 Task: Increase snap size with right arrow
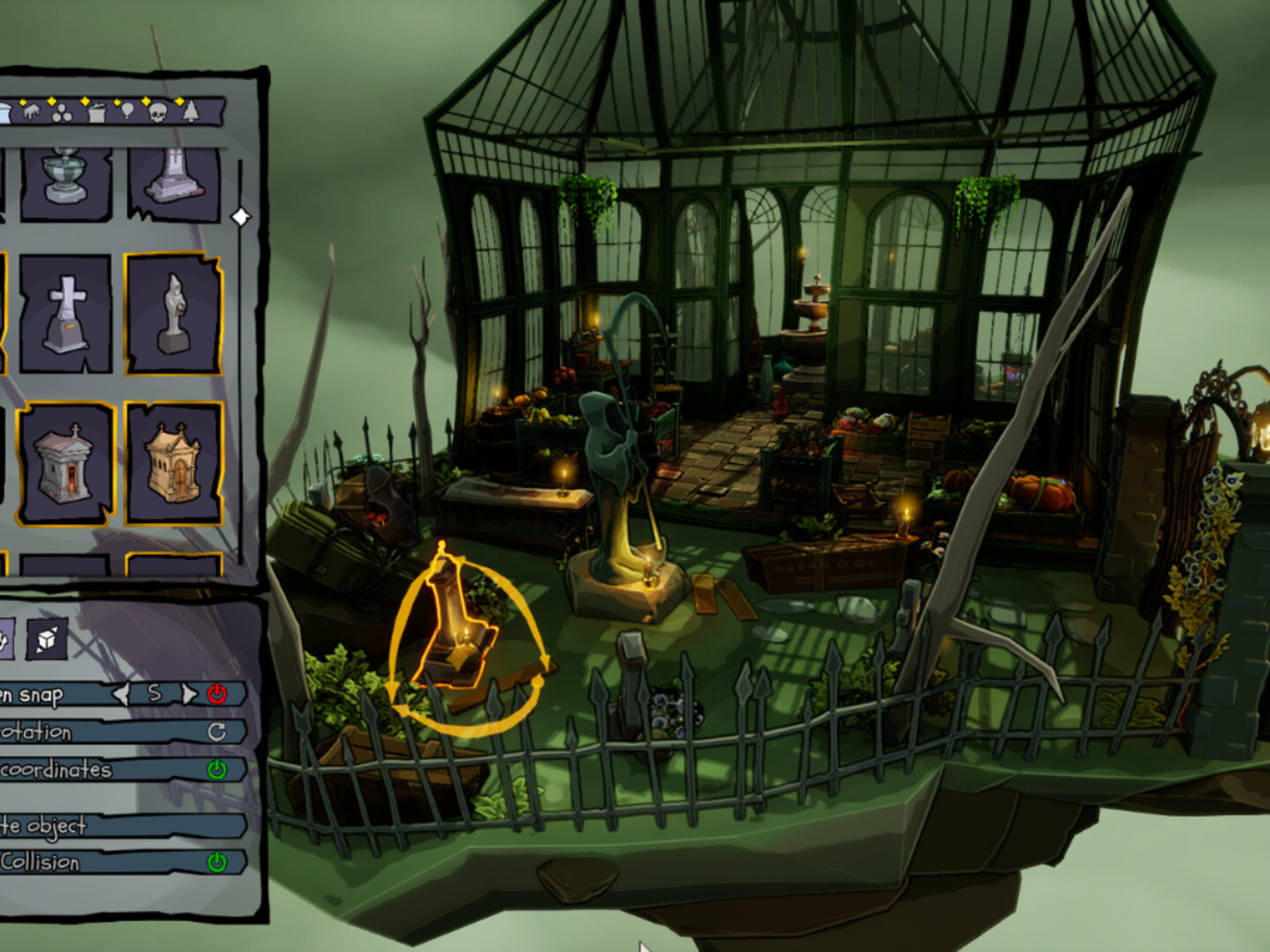pyautogui.click(x=188, y=694)
